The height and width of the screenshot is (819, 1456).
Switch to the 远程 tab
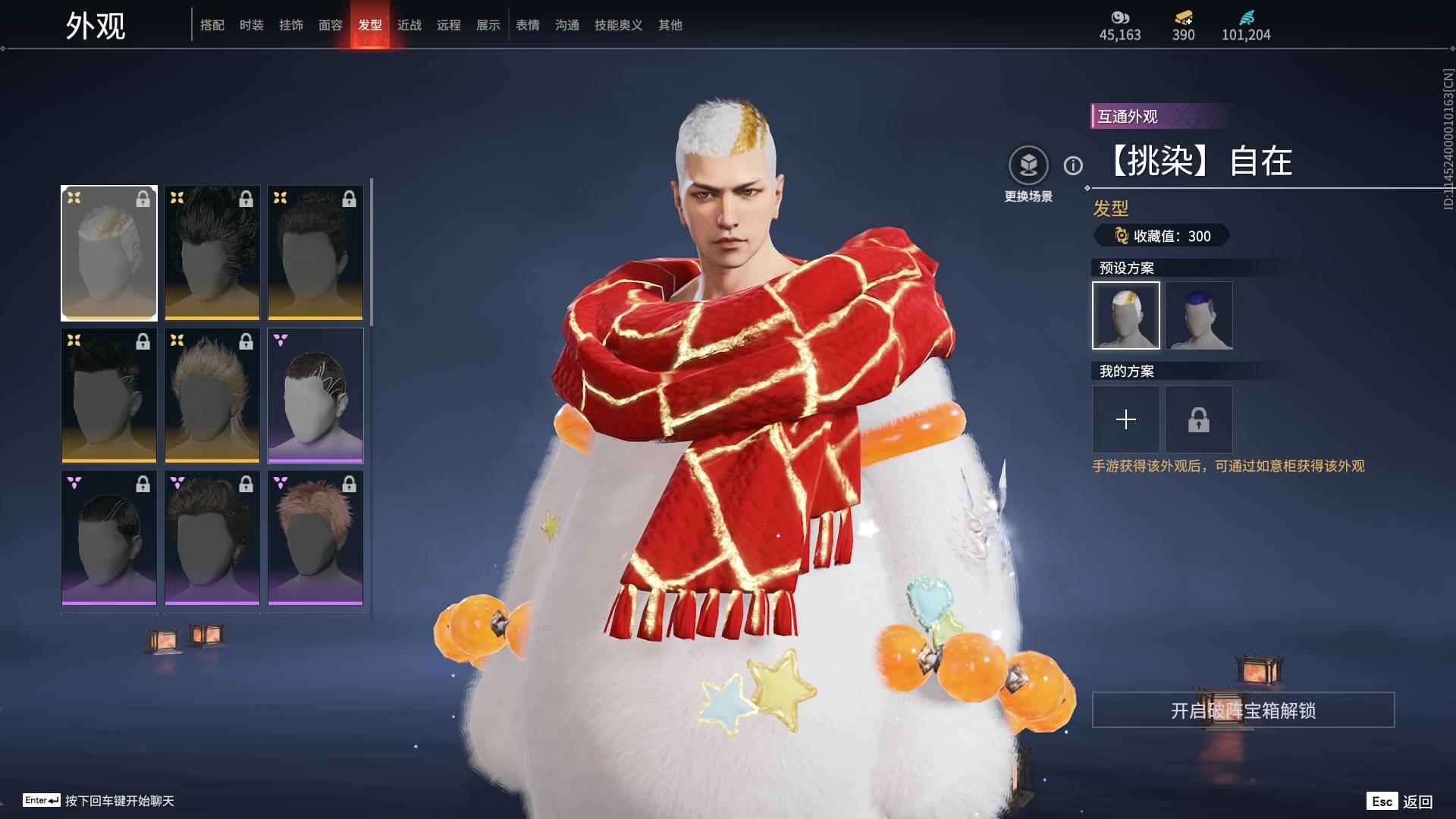[449, 25]
